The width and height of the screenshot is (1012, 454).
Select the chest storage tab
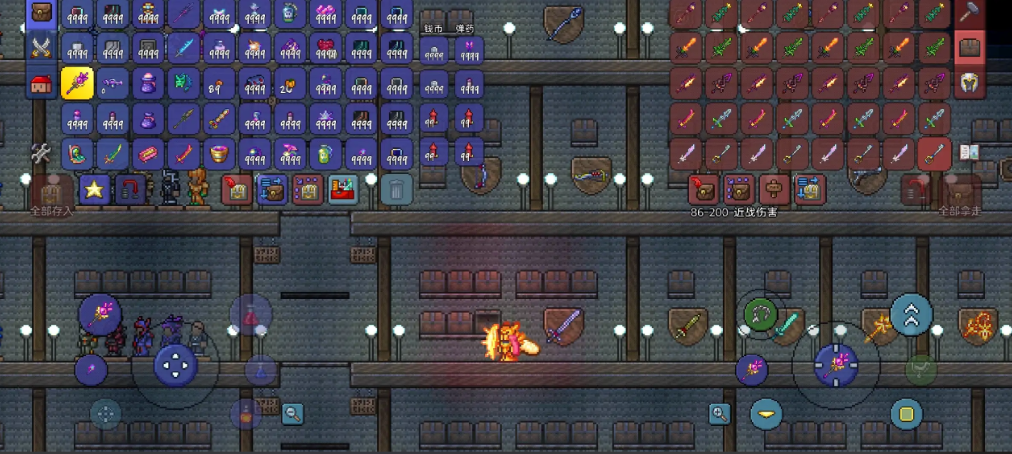969,47
